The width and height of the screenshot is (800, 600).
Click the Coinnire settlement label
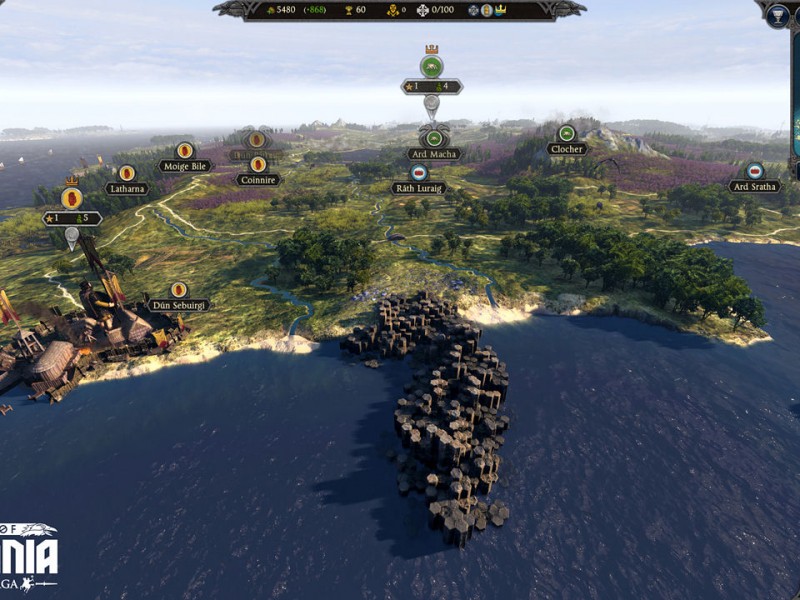258,180
